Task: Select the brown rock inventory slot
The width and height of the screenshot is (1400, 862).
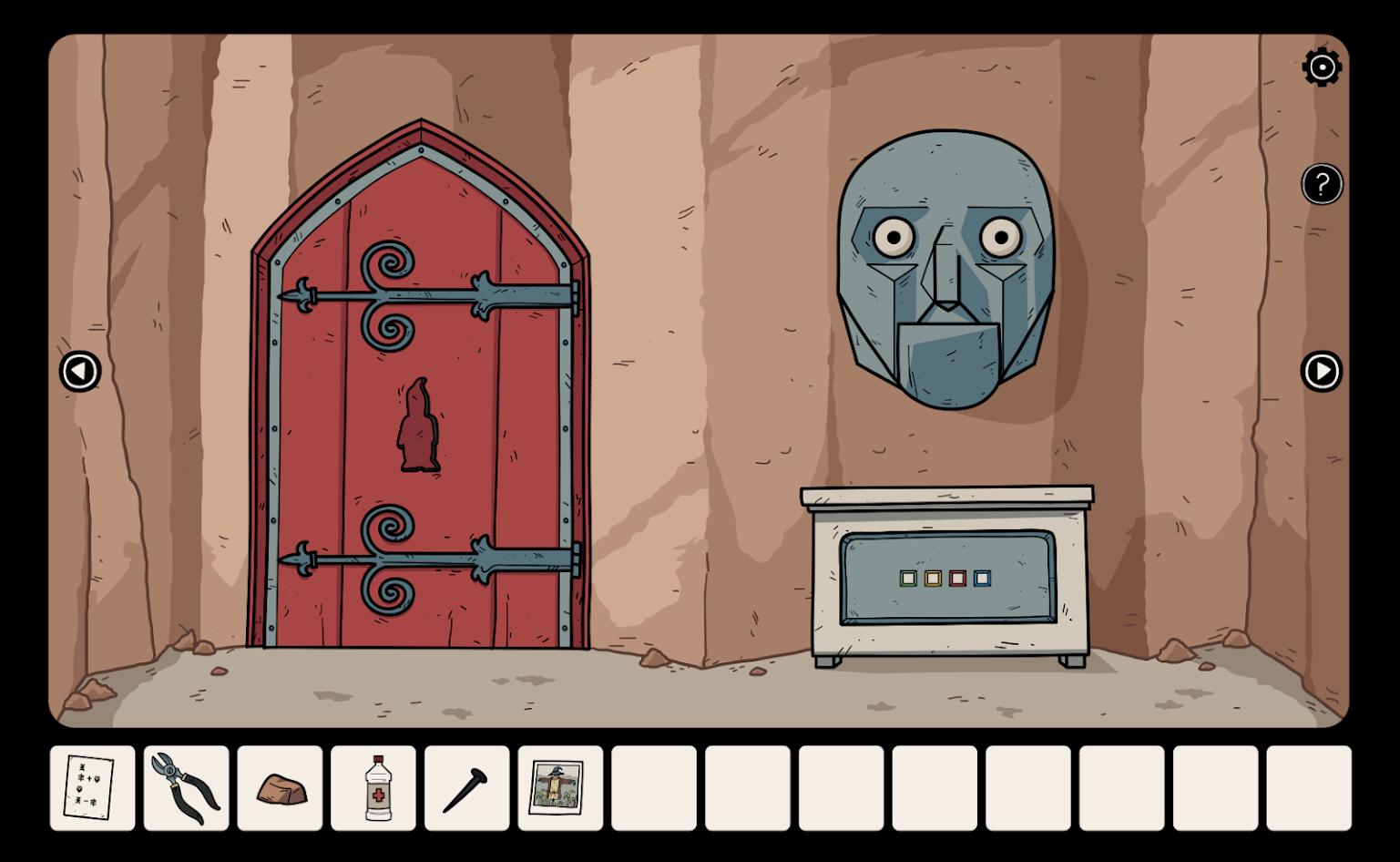Action: 280,788
